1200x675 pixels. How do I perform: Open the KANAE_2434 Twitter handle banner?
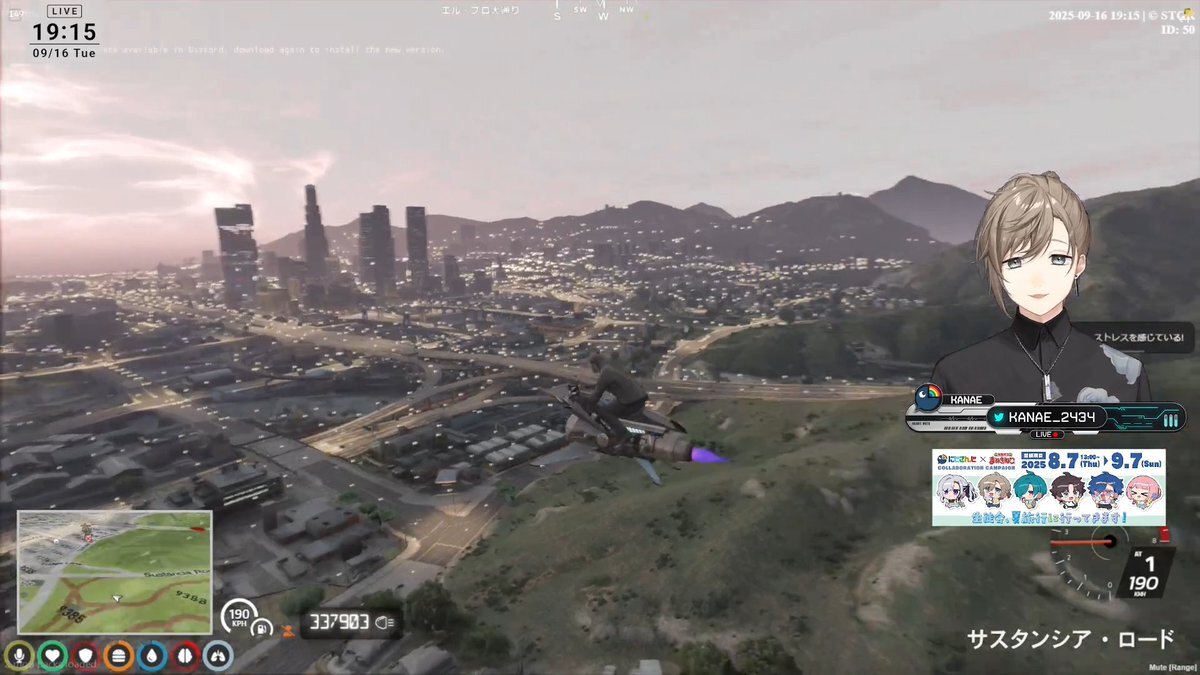click(x=1046, y=417)
